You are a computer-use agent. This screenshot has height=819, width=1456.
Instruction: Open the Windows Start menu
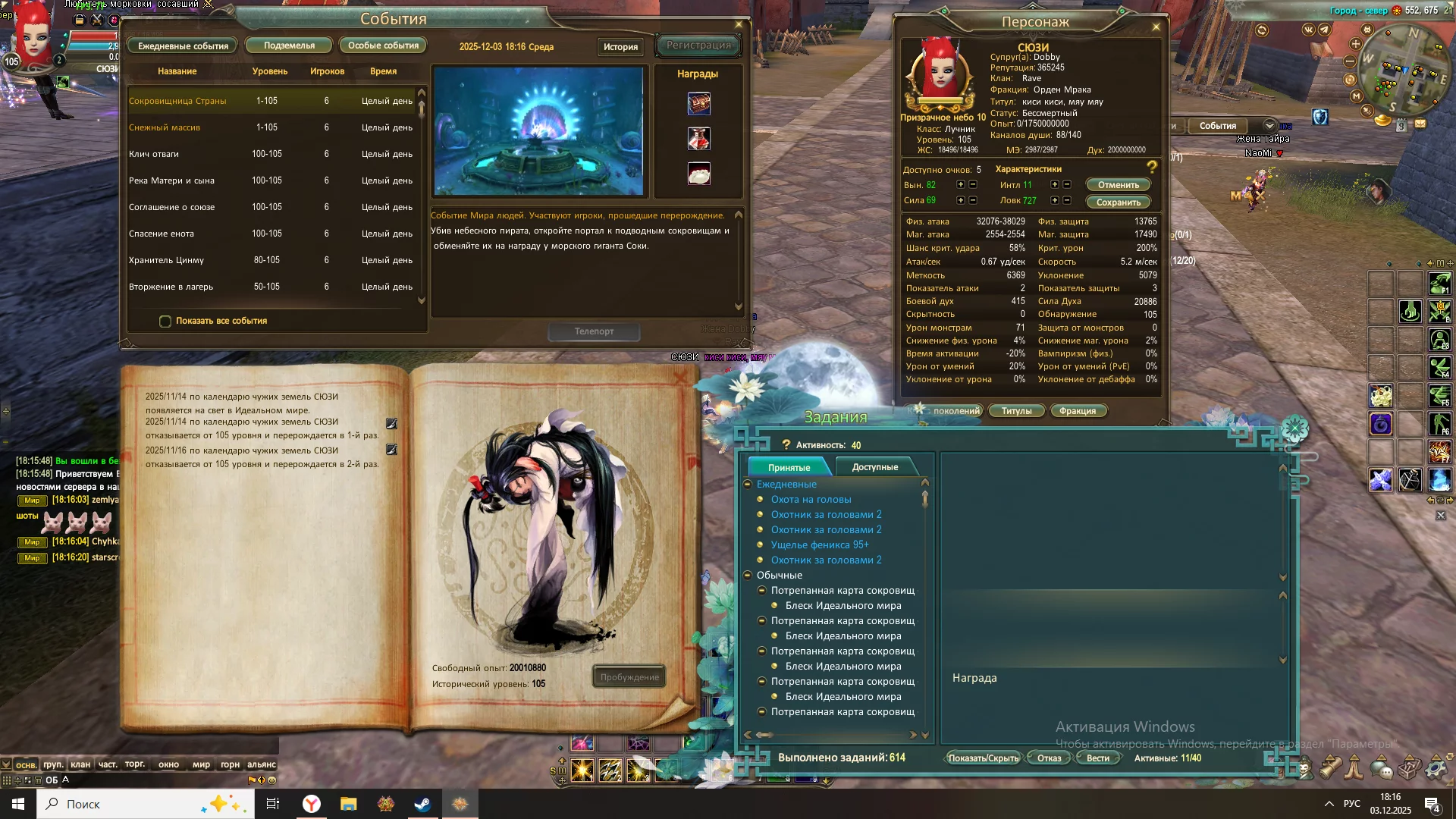18,804
